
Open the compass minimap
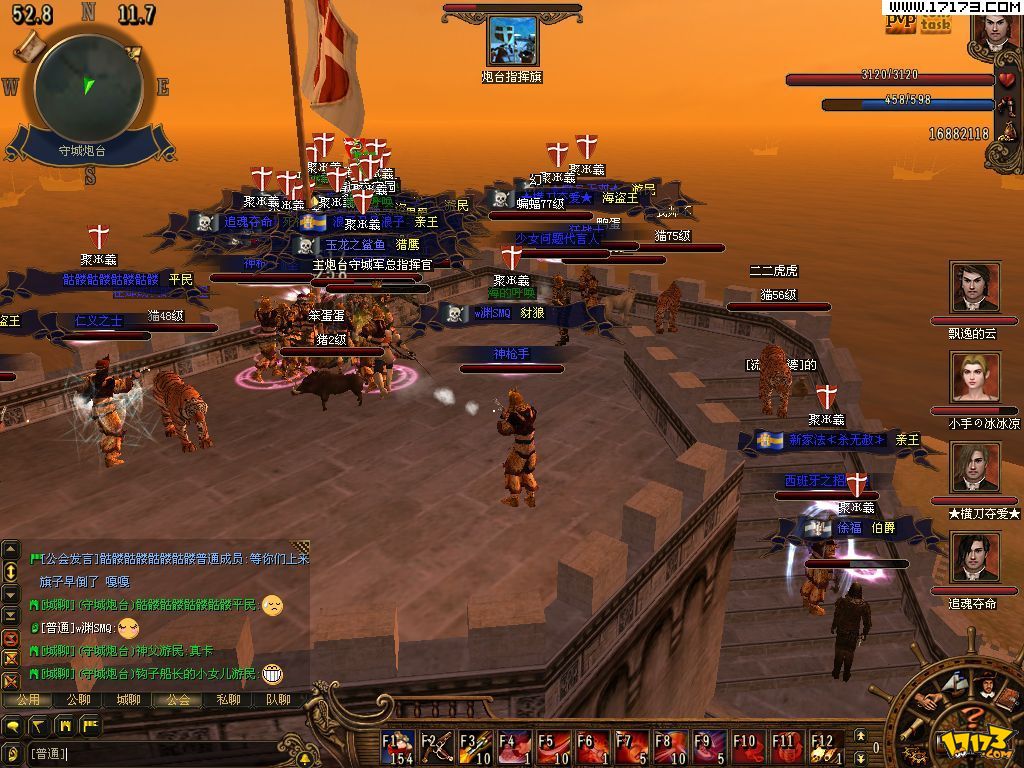[x=87, y=86]
